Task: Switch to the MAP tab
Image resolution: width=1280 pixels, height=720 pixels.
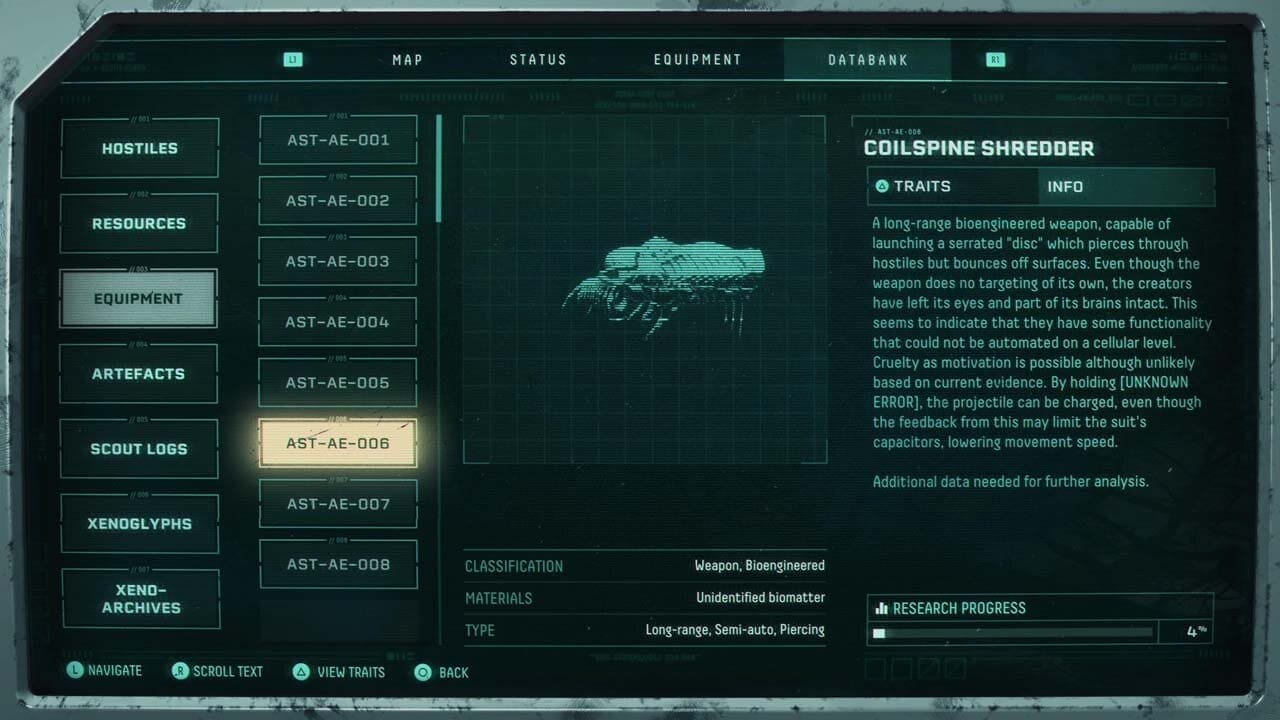Action: [406, 59]
